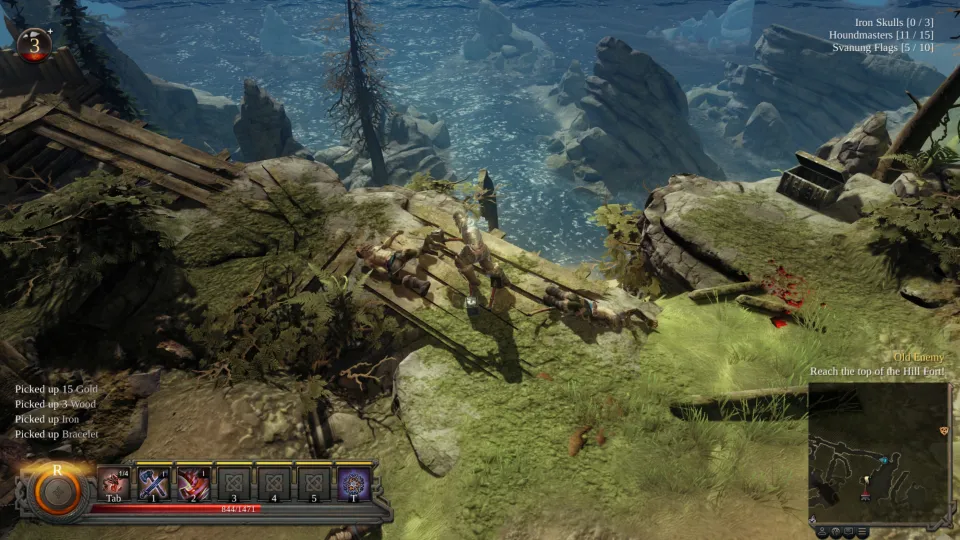Click the minimap
Viewport: 960px width, 540px height.
[878, 452]
